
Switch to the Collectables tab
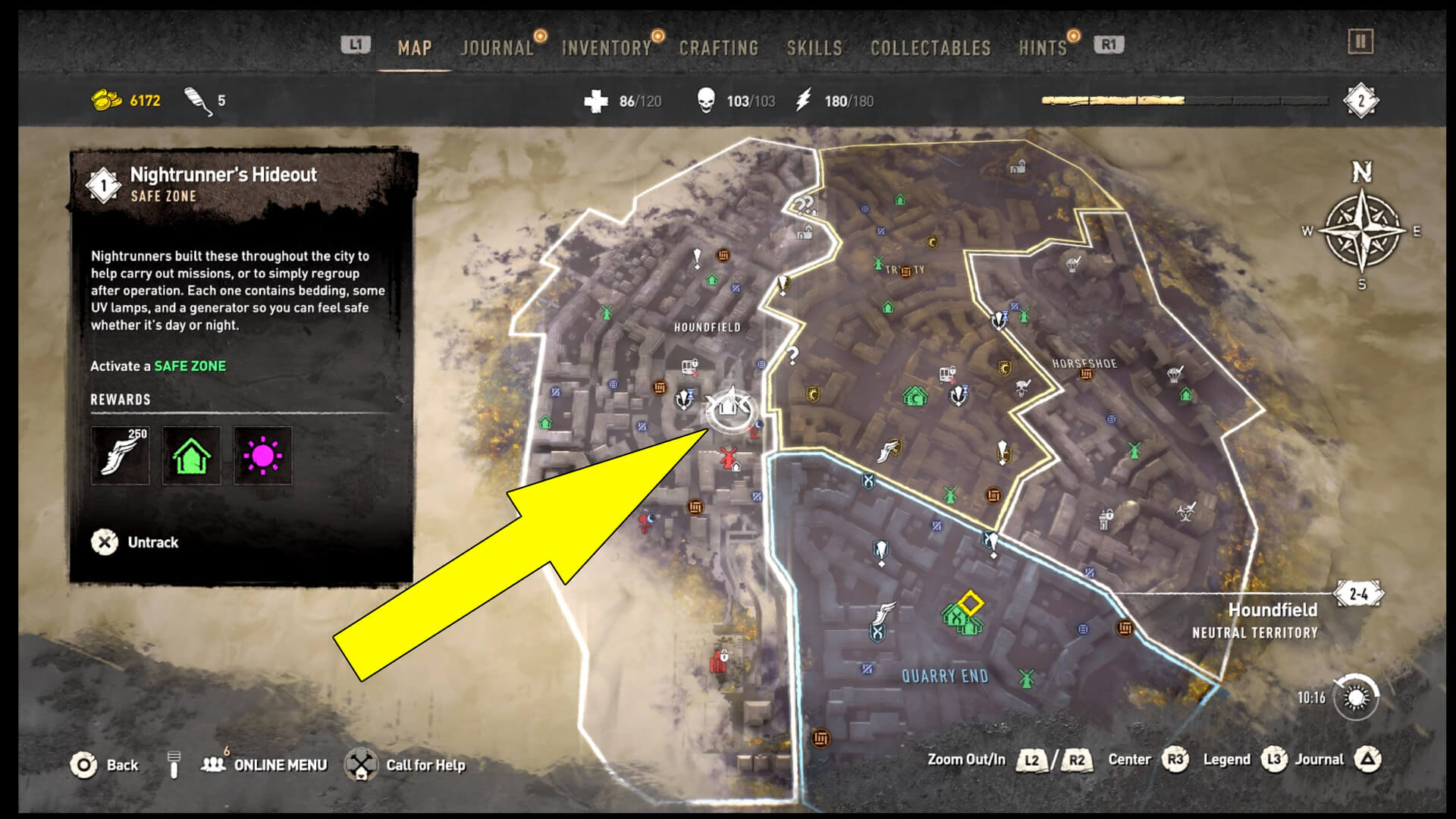931,47
